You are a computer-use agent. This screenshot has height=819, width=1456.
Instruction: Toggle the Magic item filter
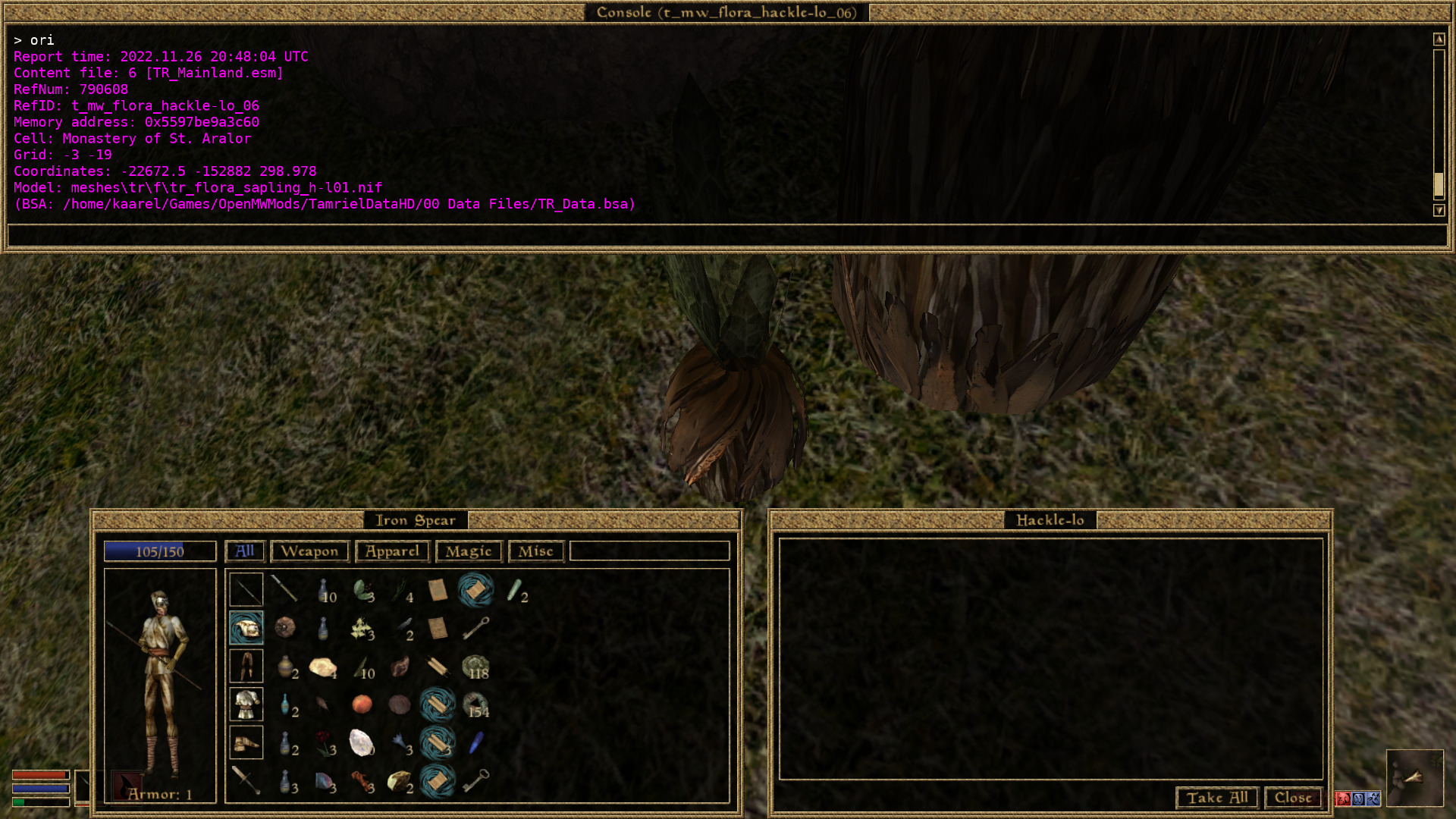(468, 551)
